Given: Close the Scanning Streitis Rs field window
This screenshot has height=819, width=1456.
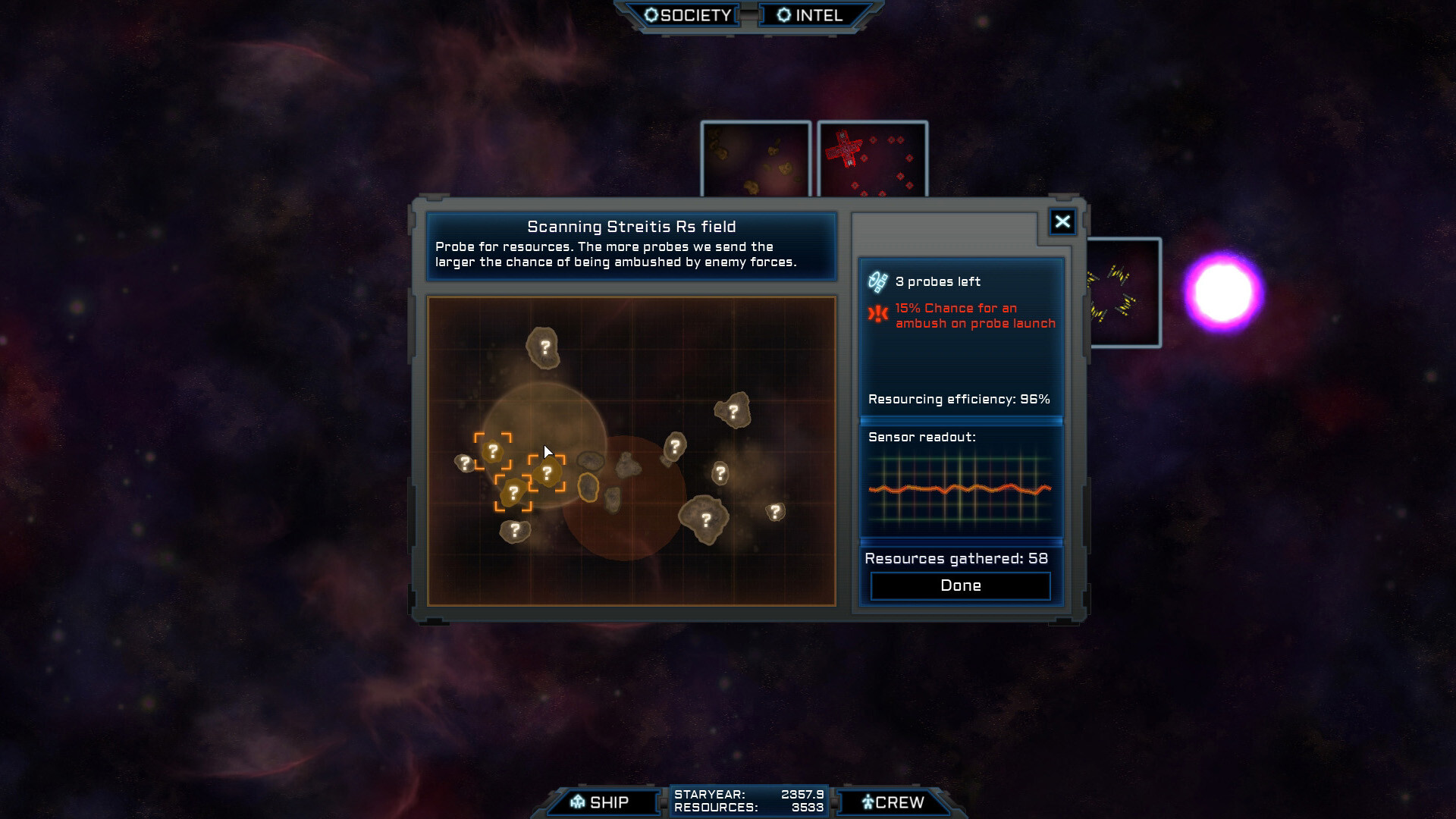Looking at the screenshot, I should pyautogui.click(x=1062, y=221).
